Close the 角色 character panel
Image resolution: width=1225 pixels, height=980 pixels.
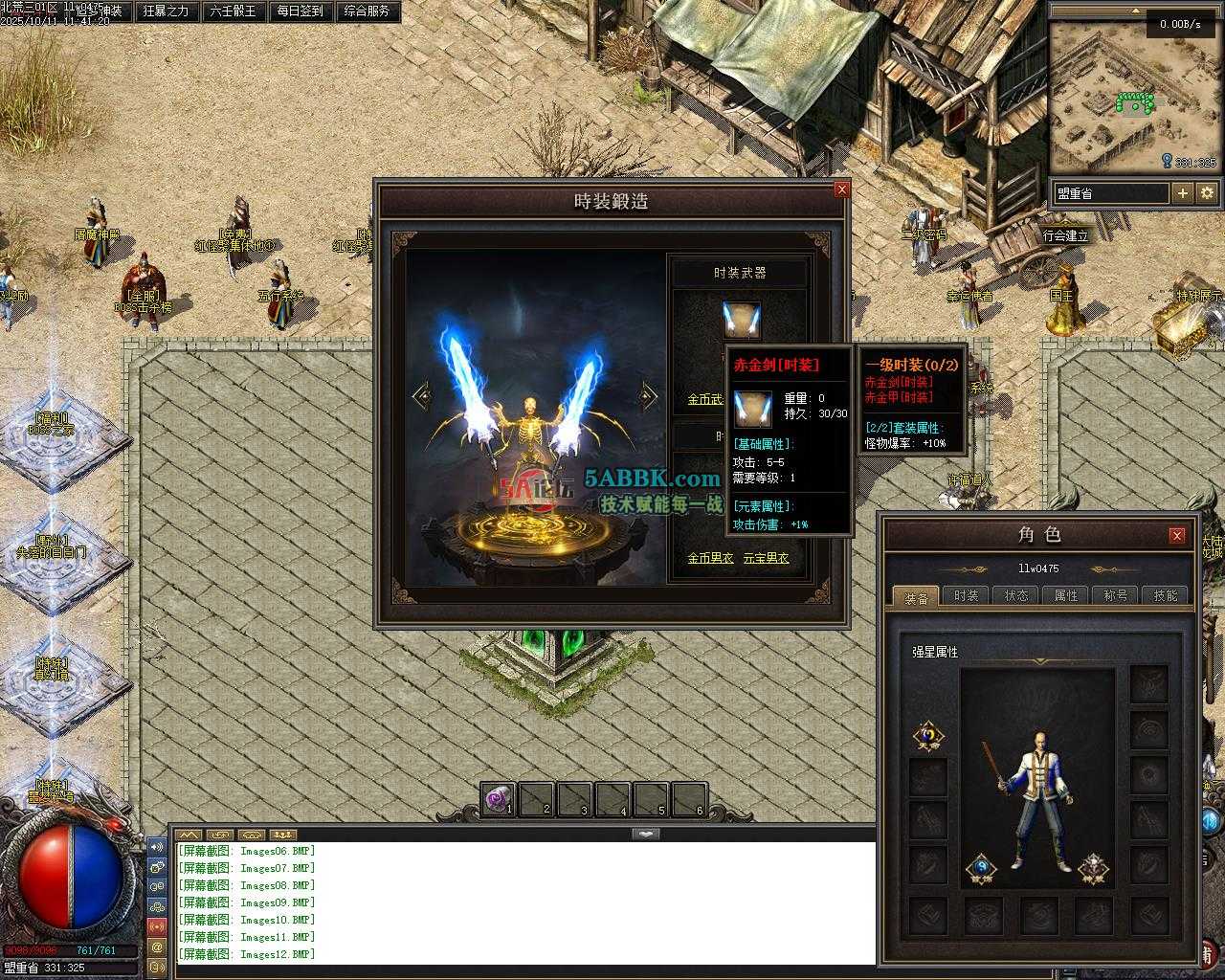tap(1177, 535)
